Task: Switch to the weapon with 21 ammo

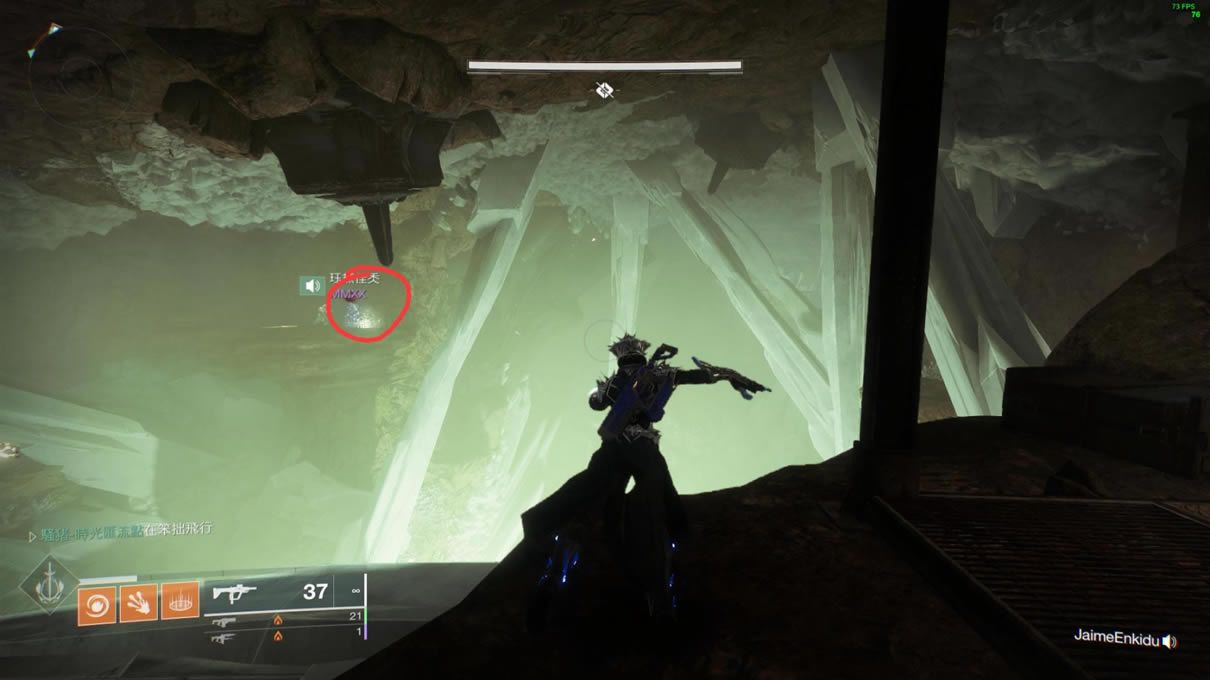Action: 224,621
